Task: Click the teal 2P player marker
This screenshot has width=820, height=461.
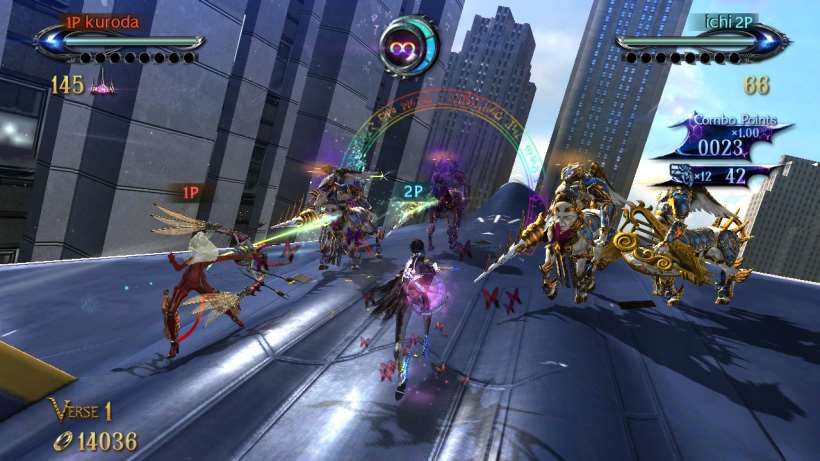Action: point(412,190)
